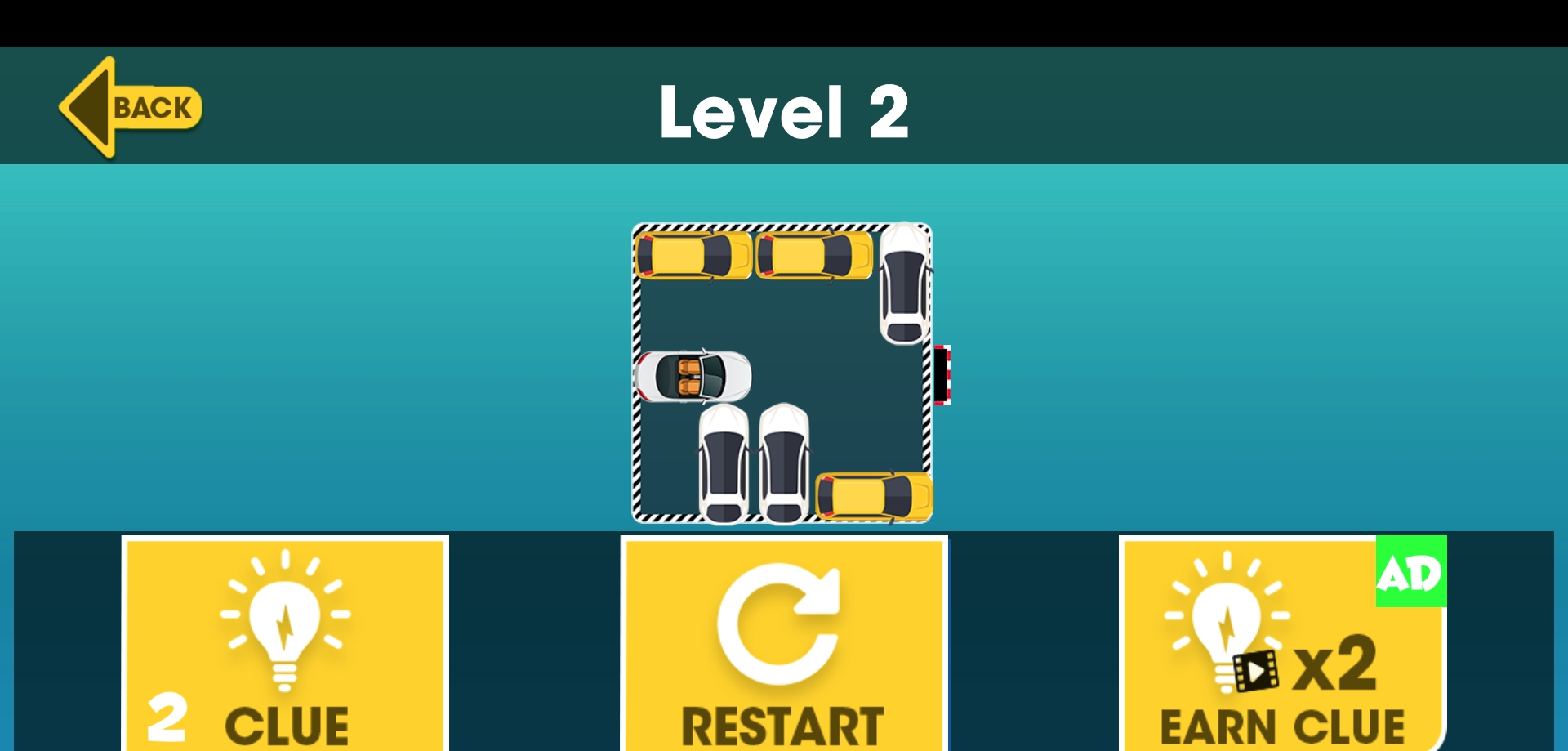The image size is (1568, 751).
Task: Select the yellow car in the bottom row
Action: click(874, 496)
